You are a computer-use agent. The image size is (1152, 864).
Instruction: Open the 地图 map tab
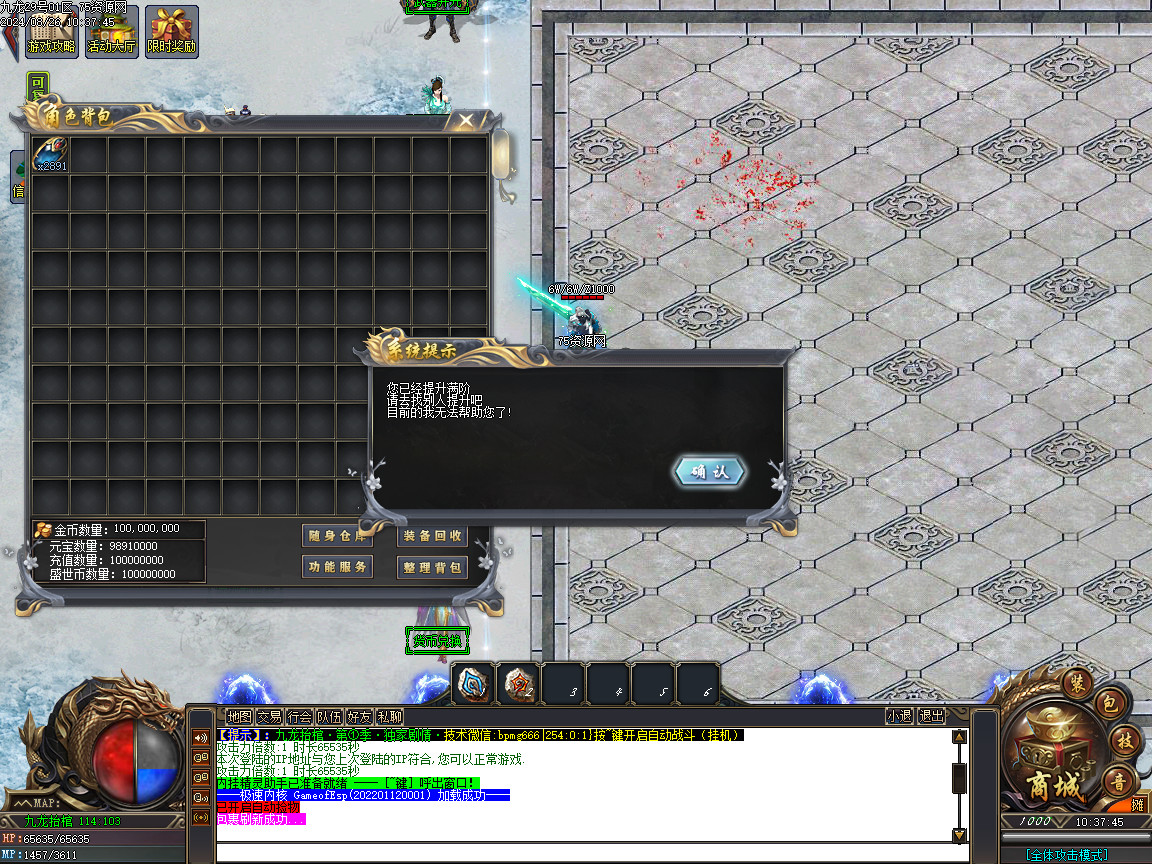point(239,716)
